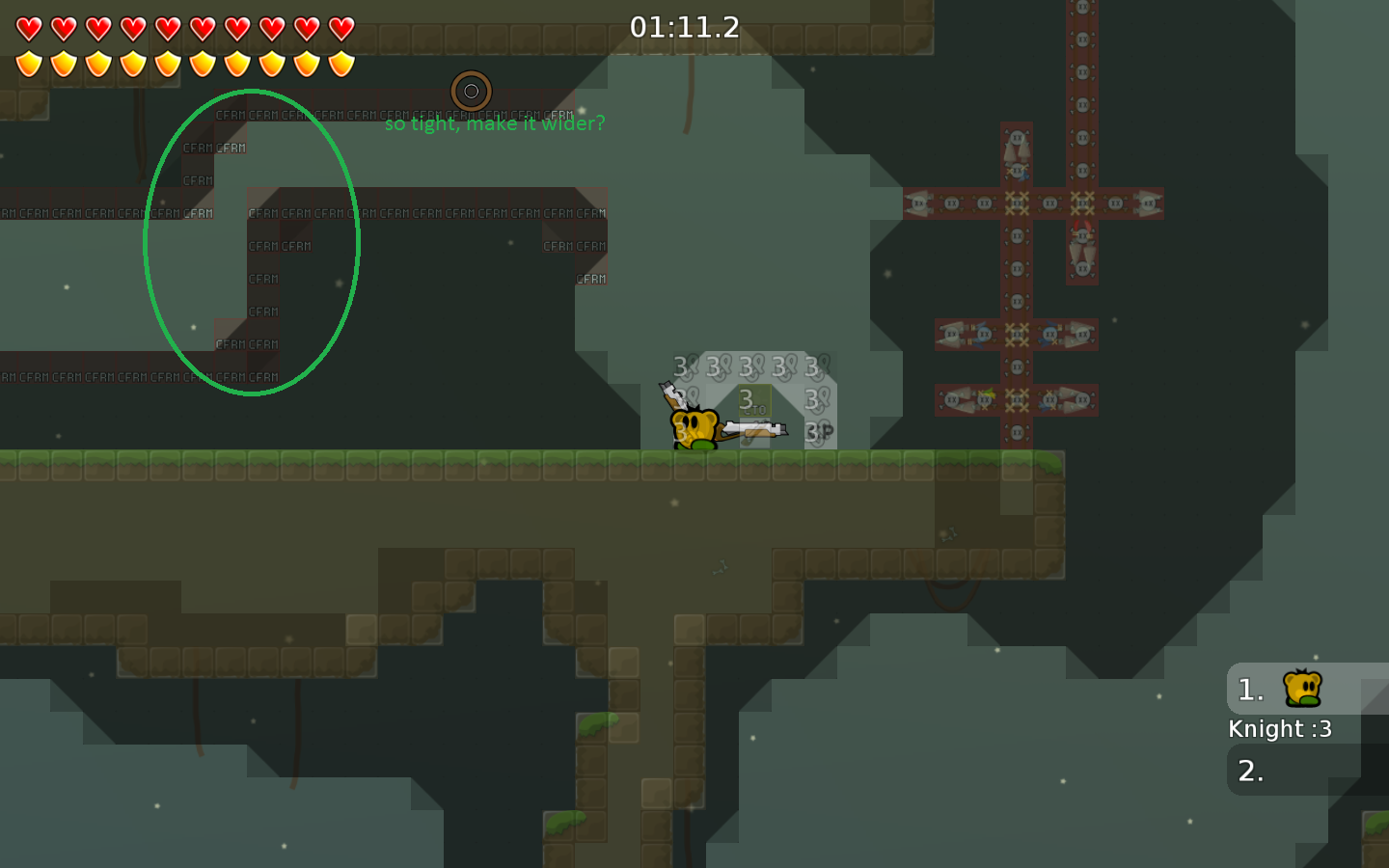The width and height of the screenshot is (1389, 868).
Task: Click the last heart of the health row
Action: point(342,29)
